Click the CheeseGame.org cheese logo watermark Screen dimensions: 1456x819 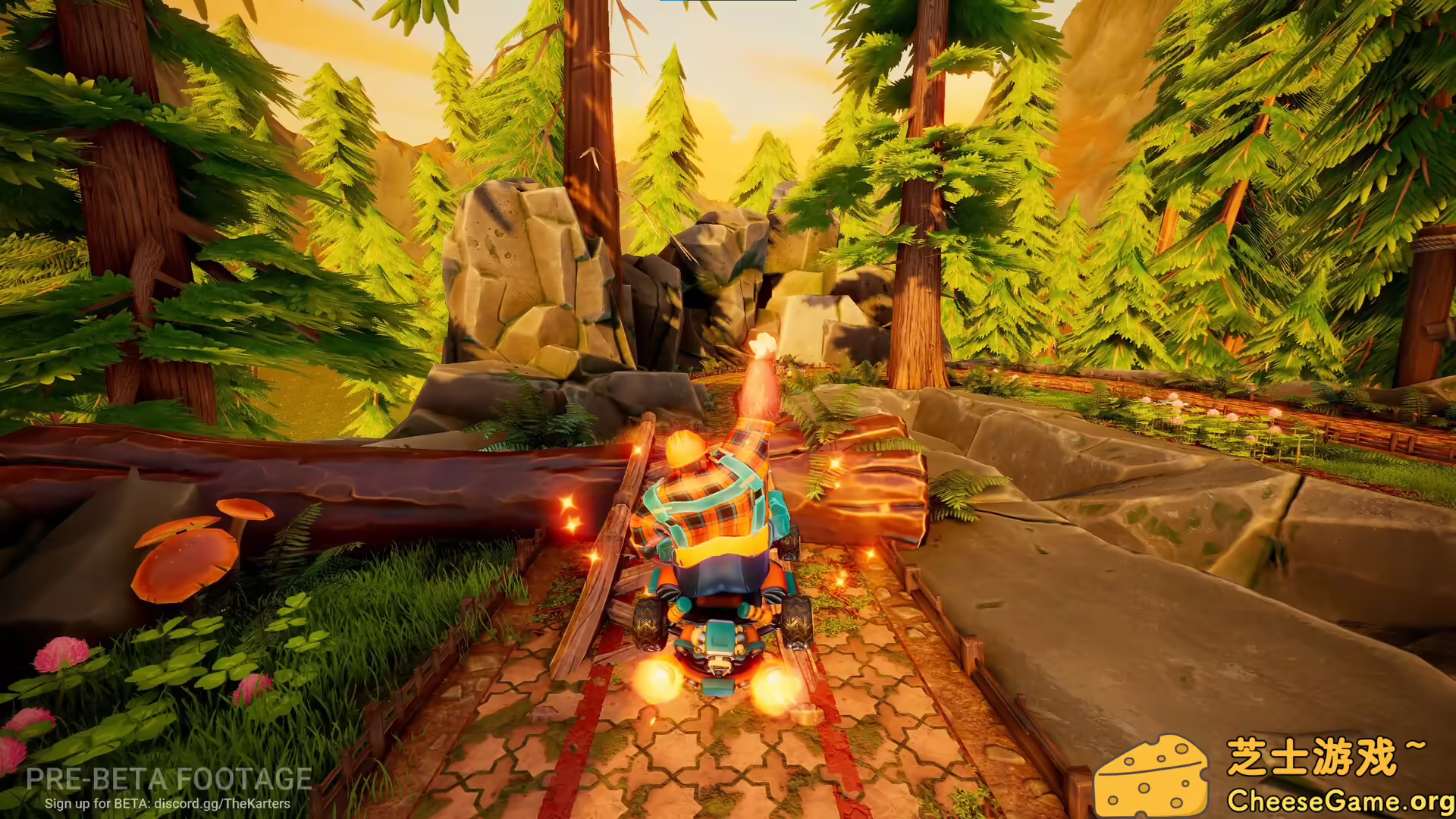coord(1150,775)
